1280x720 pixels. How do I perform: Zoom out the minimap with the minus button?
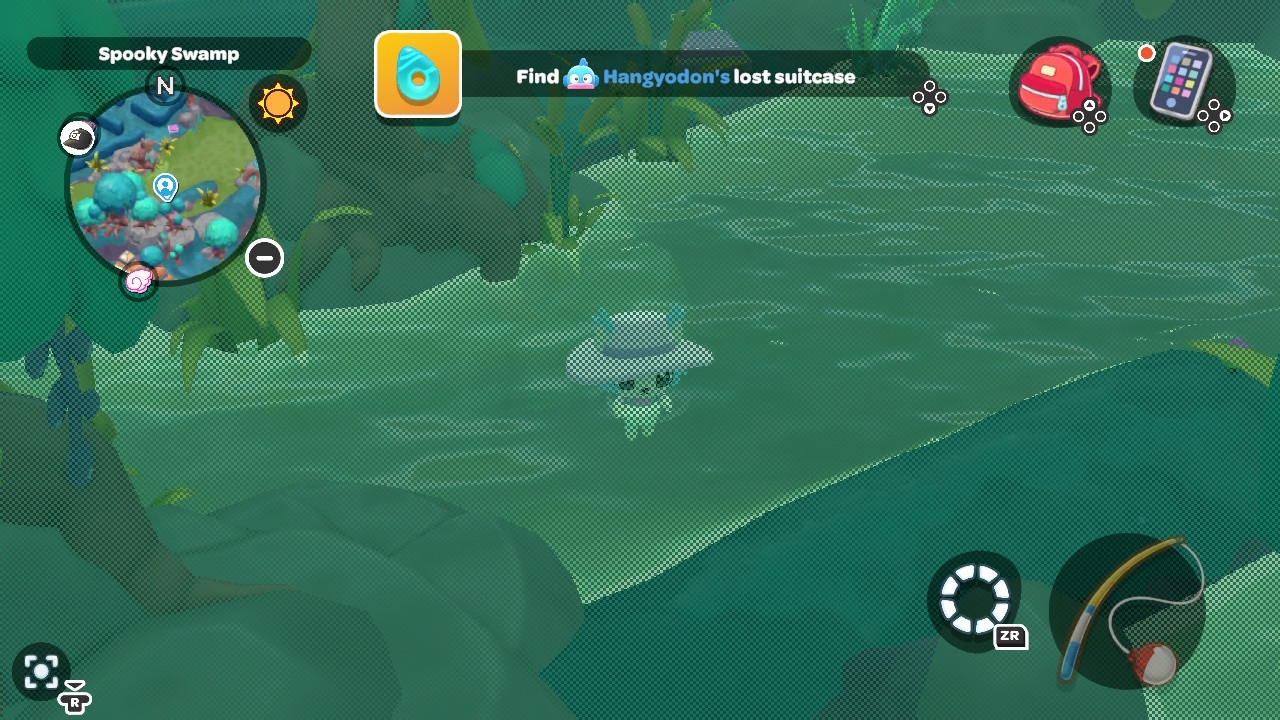point(265,258)
